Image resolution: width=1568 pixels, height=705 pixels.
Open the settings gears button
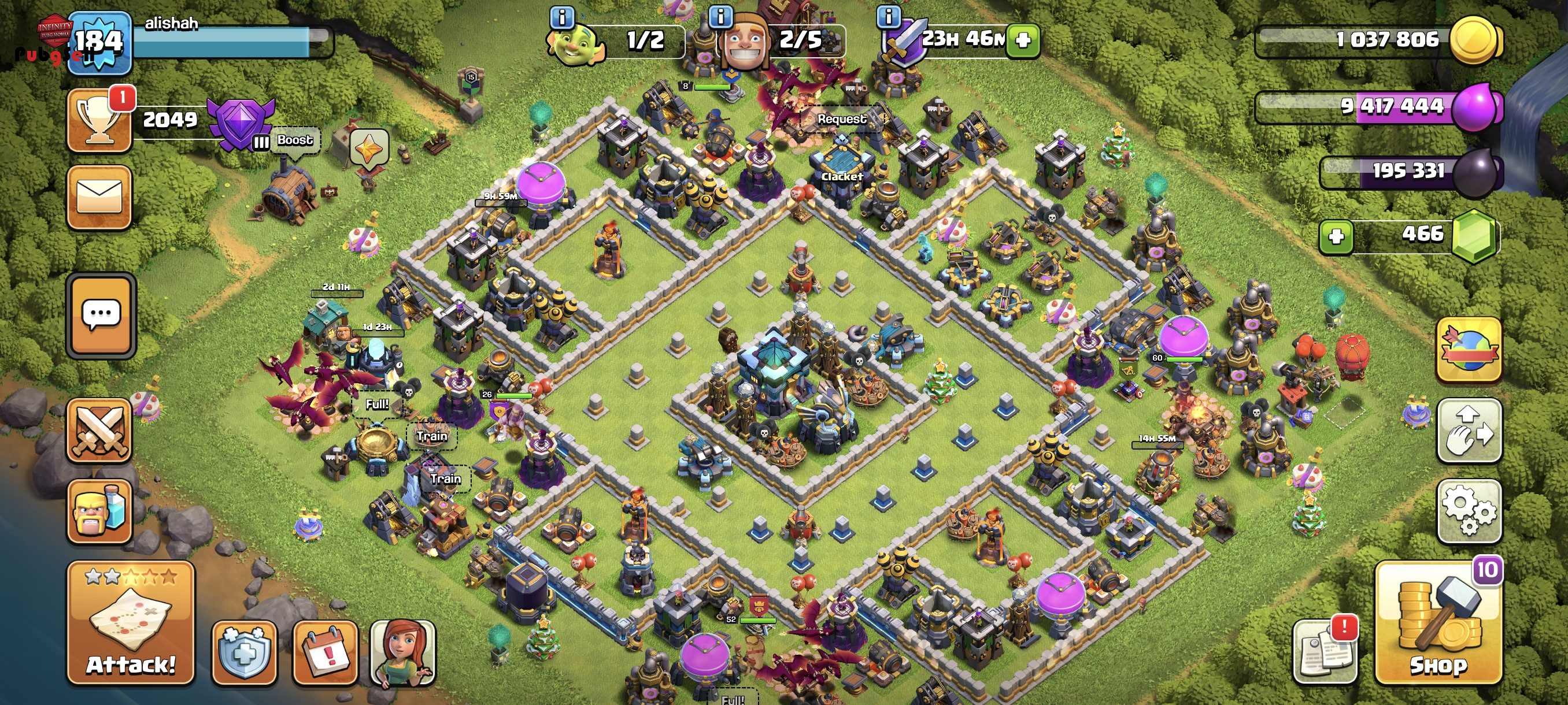tap(1469, 510)
